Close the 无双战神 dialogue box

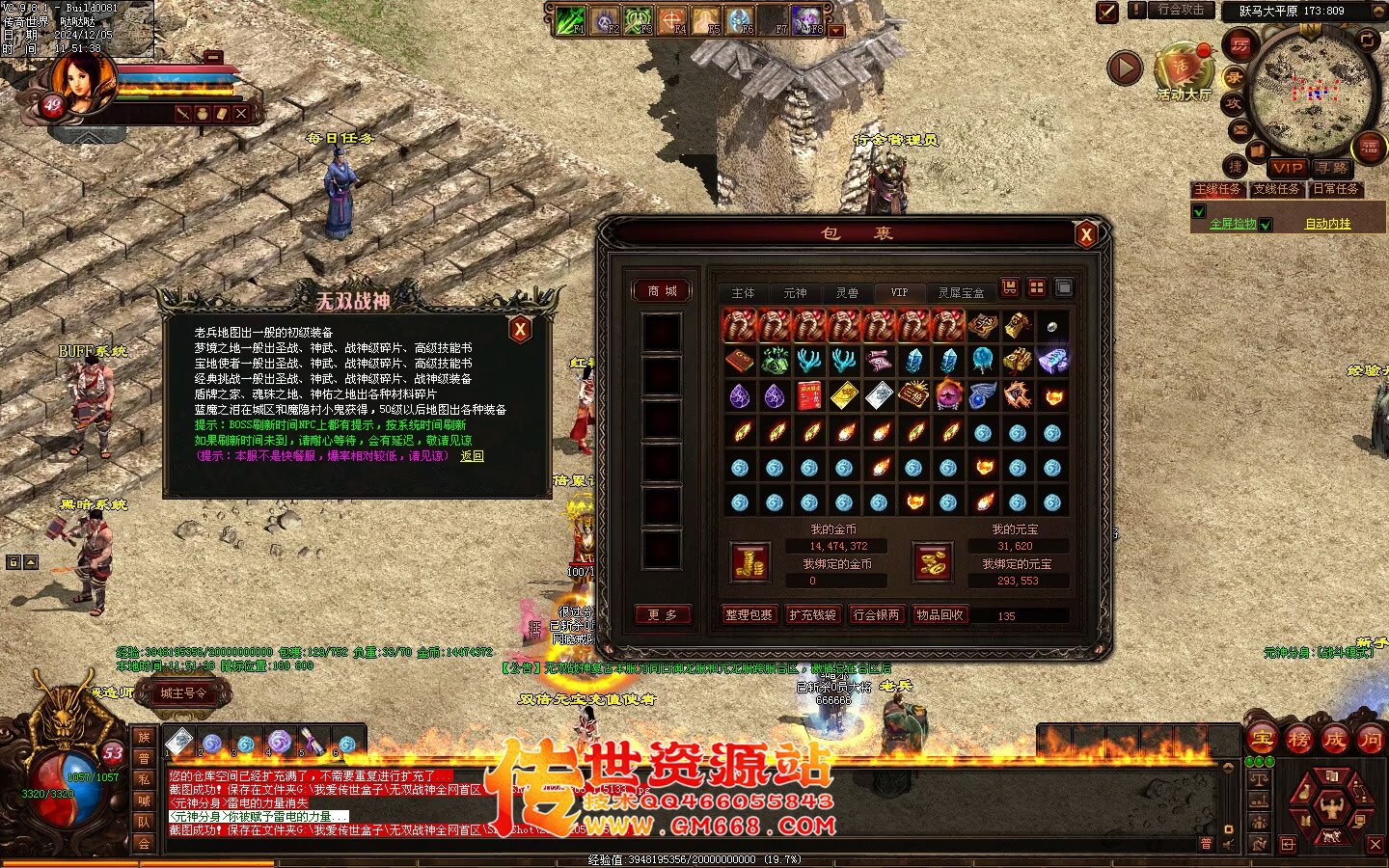tap(520, 329)
